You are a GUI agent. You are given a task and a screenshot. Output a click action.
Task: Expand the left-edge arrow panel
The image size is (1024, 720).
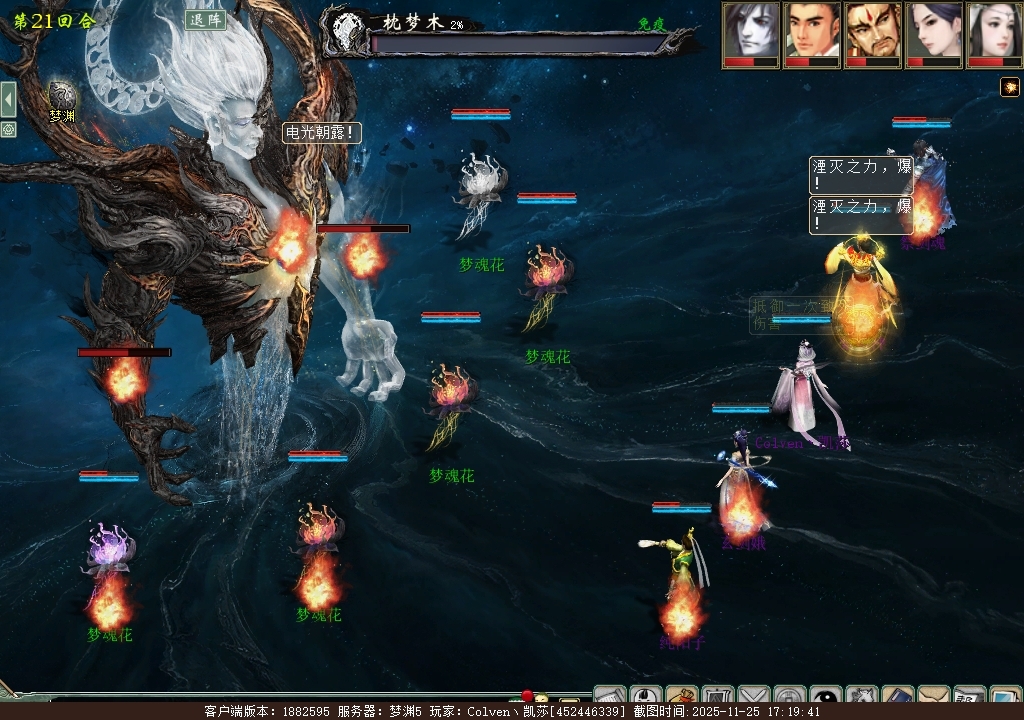point(8,99)
